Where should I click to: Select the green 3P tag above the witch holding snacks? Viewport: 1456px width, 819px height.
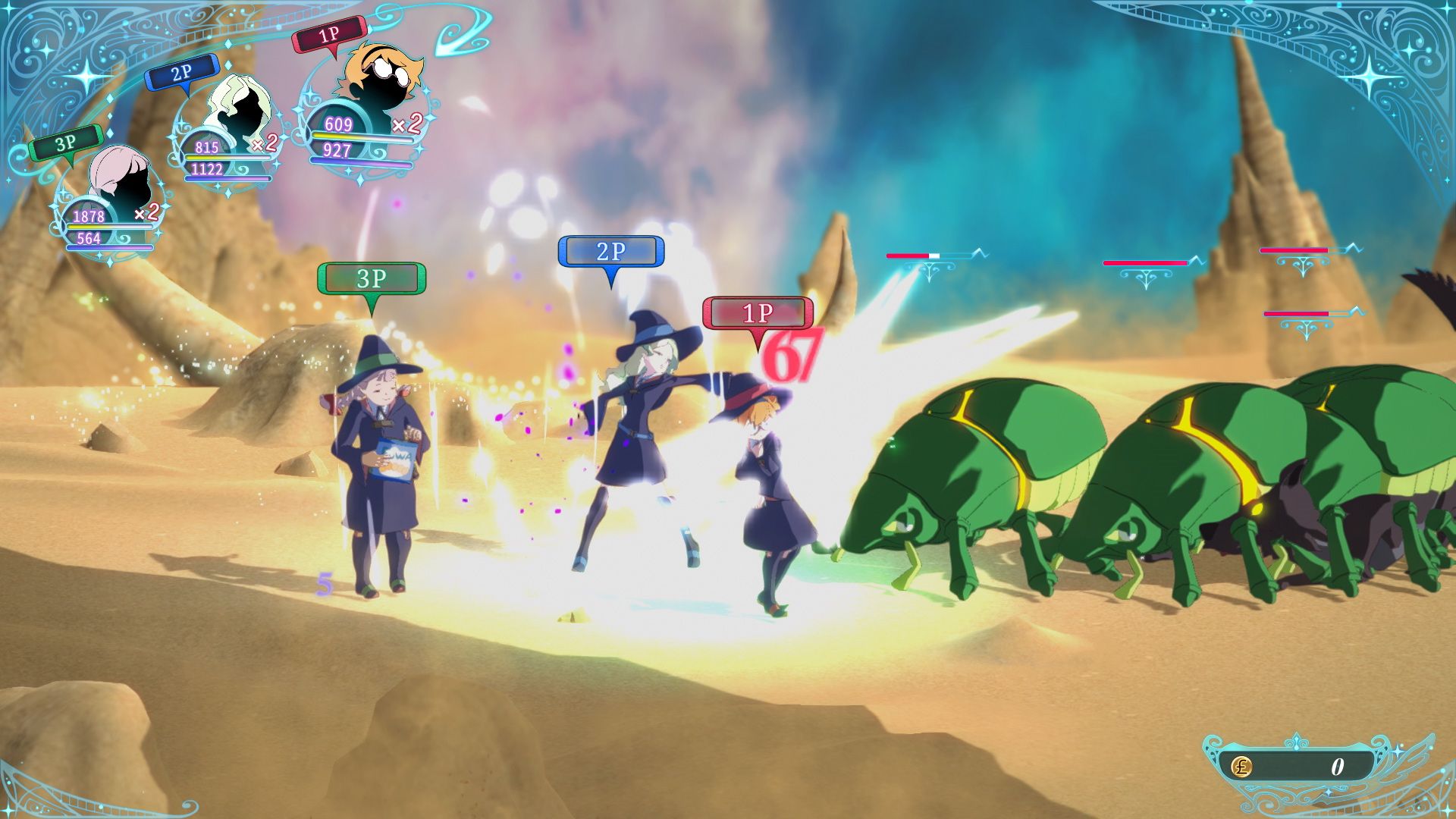[x=372, y=278]
